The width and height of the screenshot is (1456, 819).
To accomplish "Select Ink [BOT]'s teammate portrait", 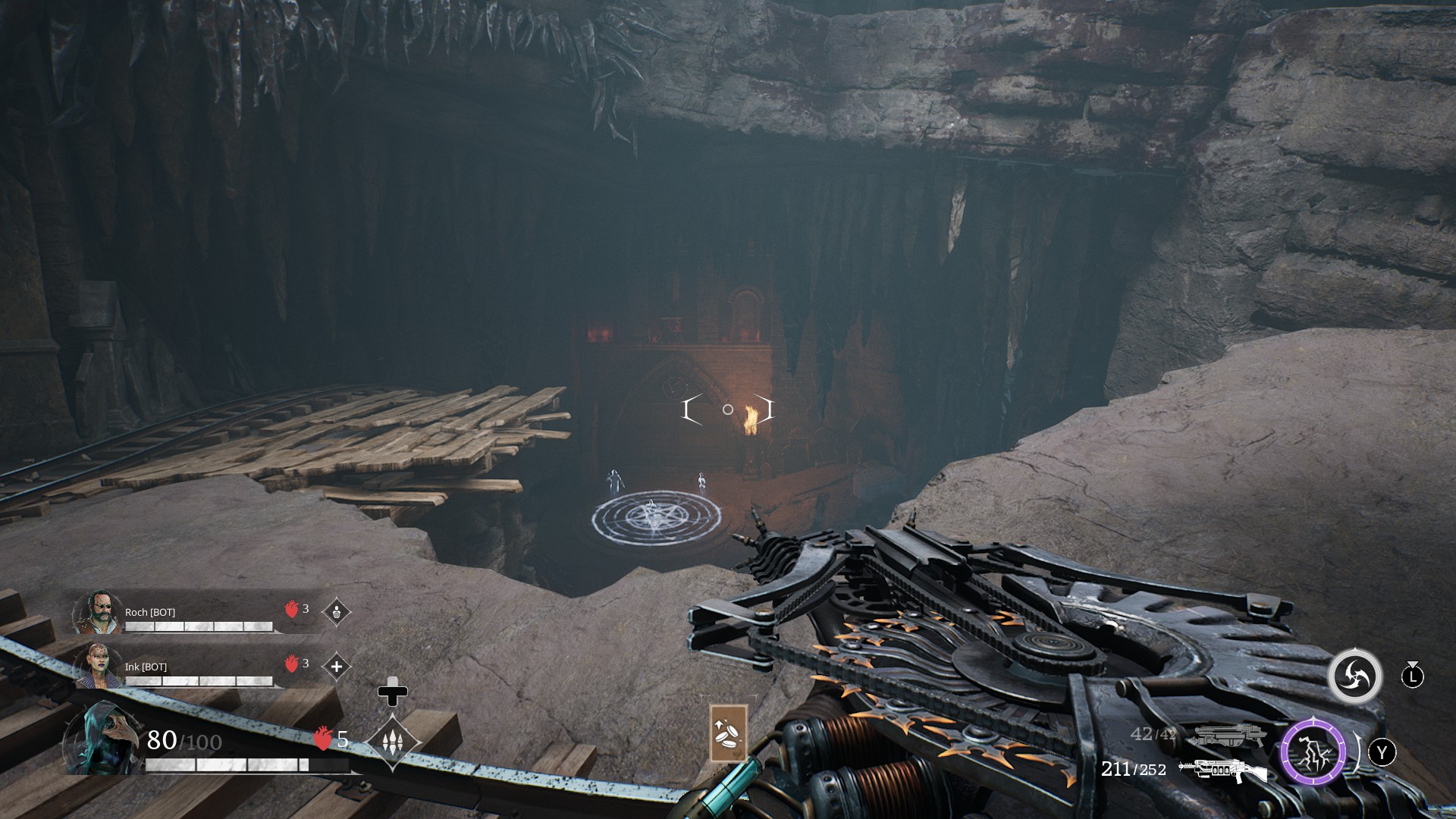I will click(99, 666).
